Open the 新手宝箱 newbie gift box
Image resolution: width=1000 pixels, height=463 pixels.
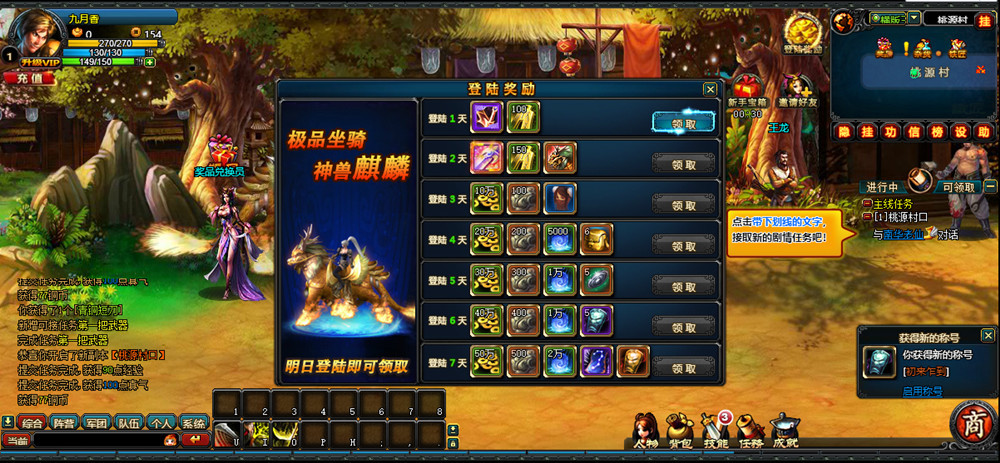pos(747,90)
